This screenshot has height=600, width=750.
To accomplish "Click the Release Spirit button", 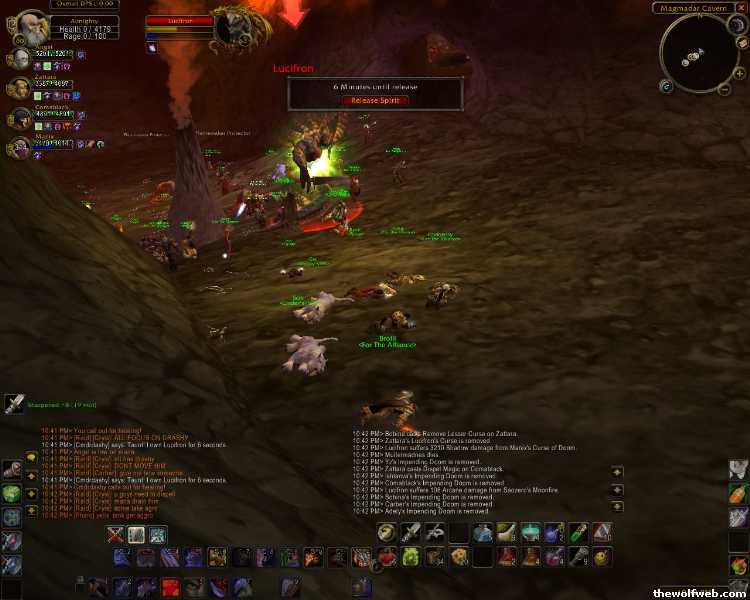I will click(375, 100).
